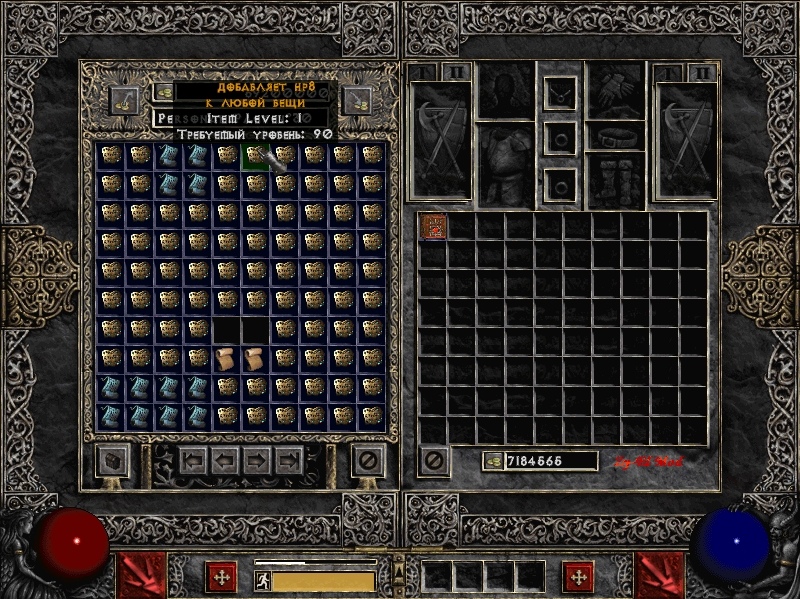Close the inventory panel with the cancel button
This screenshot has height=599, width=800.
tap(433, 460)
